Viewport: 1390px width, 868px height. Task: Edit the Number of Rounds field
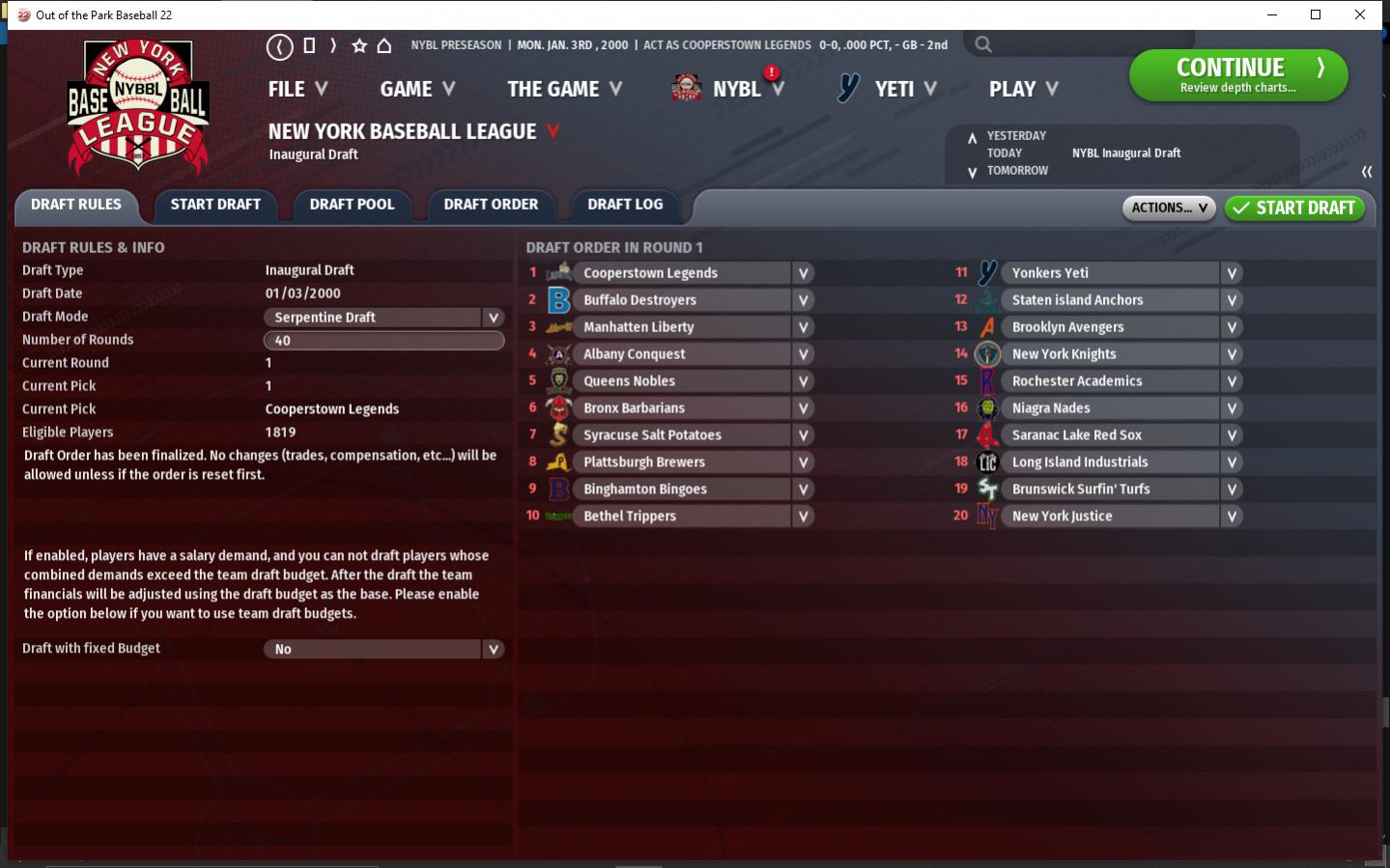[x=383, y=341]
